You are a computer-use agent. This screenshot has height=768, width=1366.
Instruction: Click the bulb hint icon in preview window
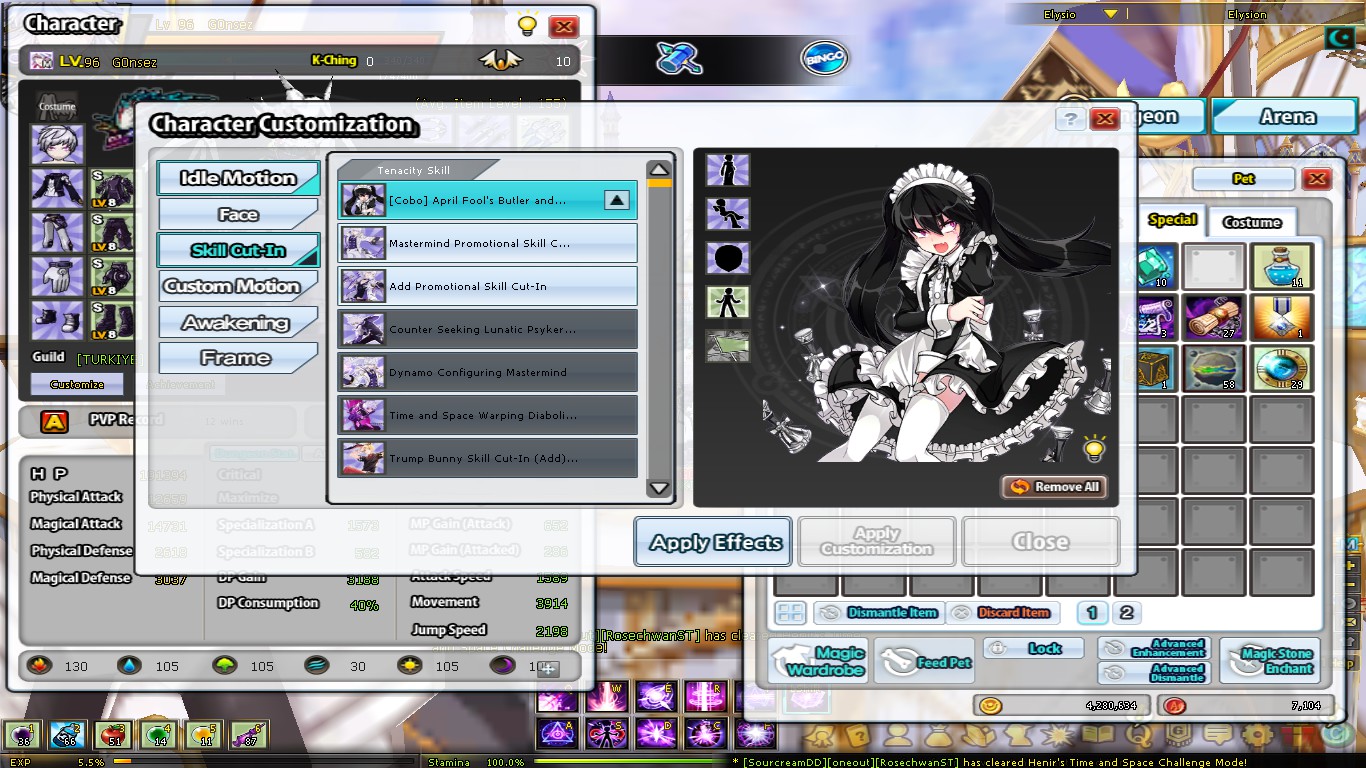1094,449
